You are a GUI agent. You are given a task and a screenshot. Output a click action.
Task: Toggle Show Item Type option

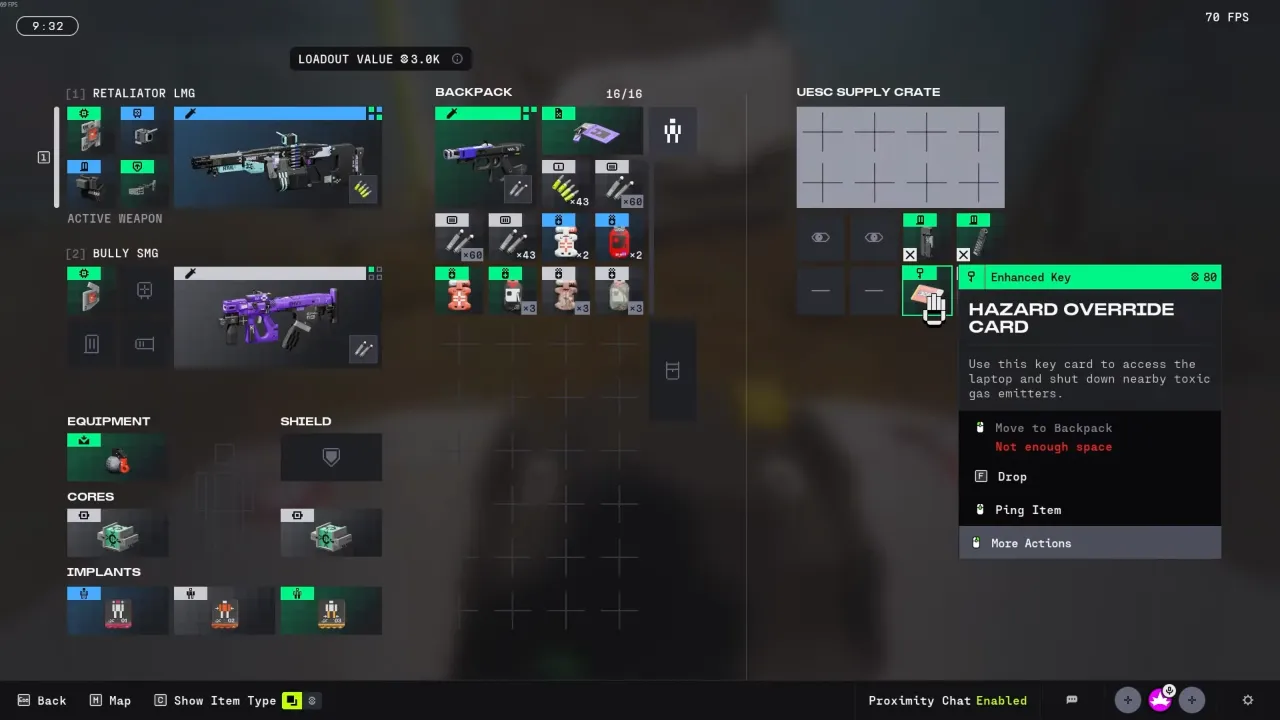click(215, 700)
